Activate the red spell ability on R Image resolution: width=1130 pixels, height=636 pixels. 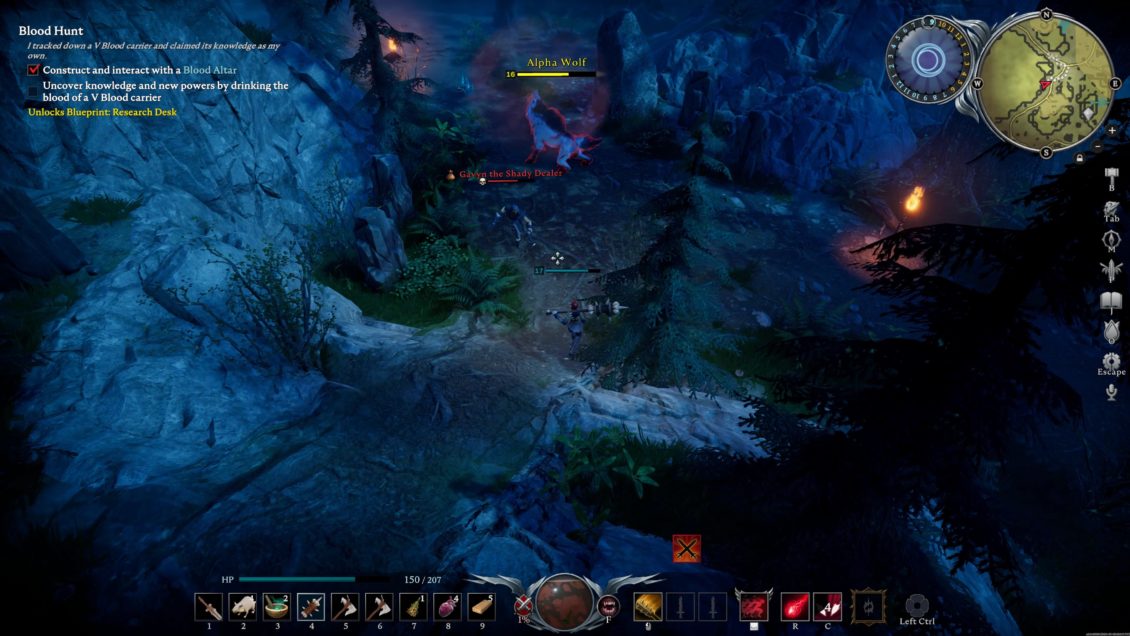pos(795,606)
